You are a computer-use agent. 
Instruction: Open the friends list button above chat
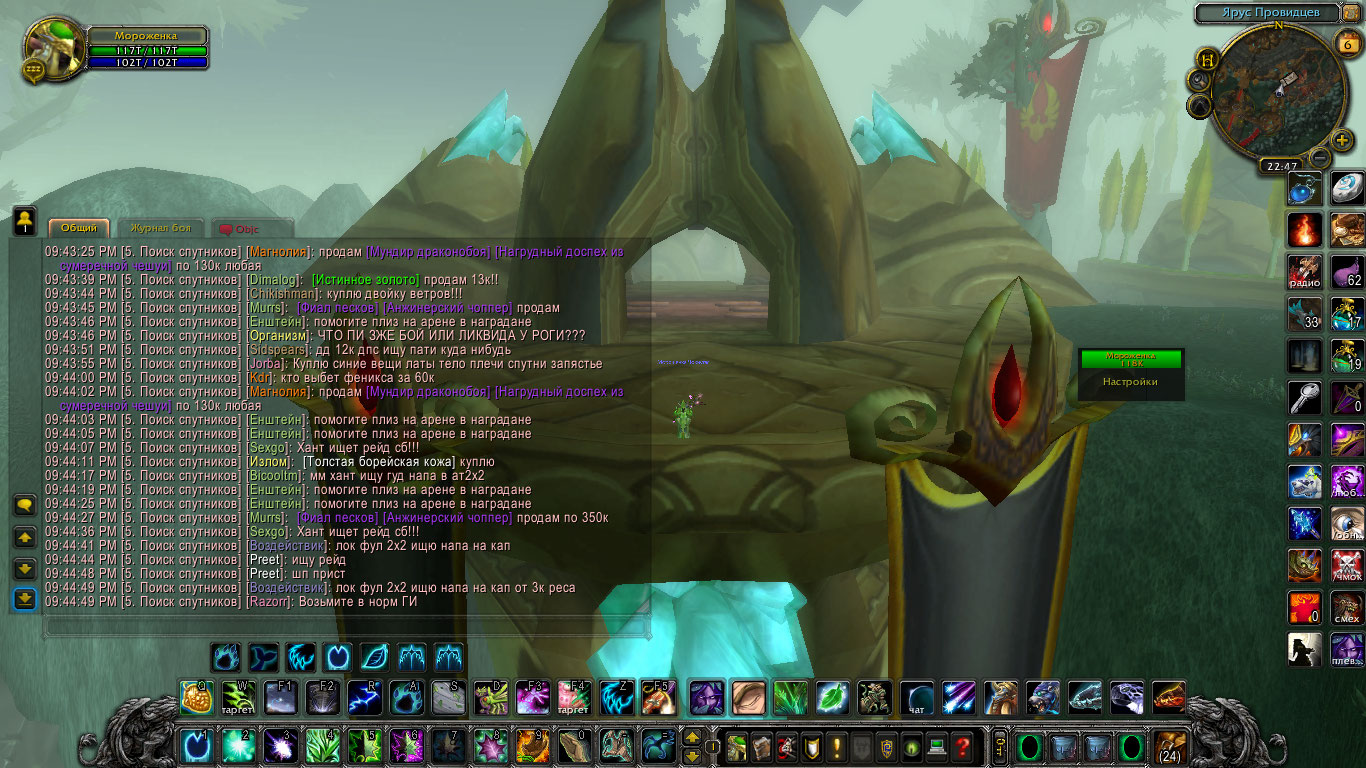point(25,219)
